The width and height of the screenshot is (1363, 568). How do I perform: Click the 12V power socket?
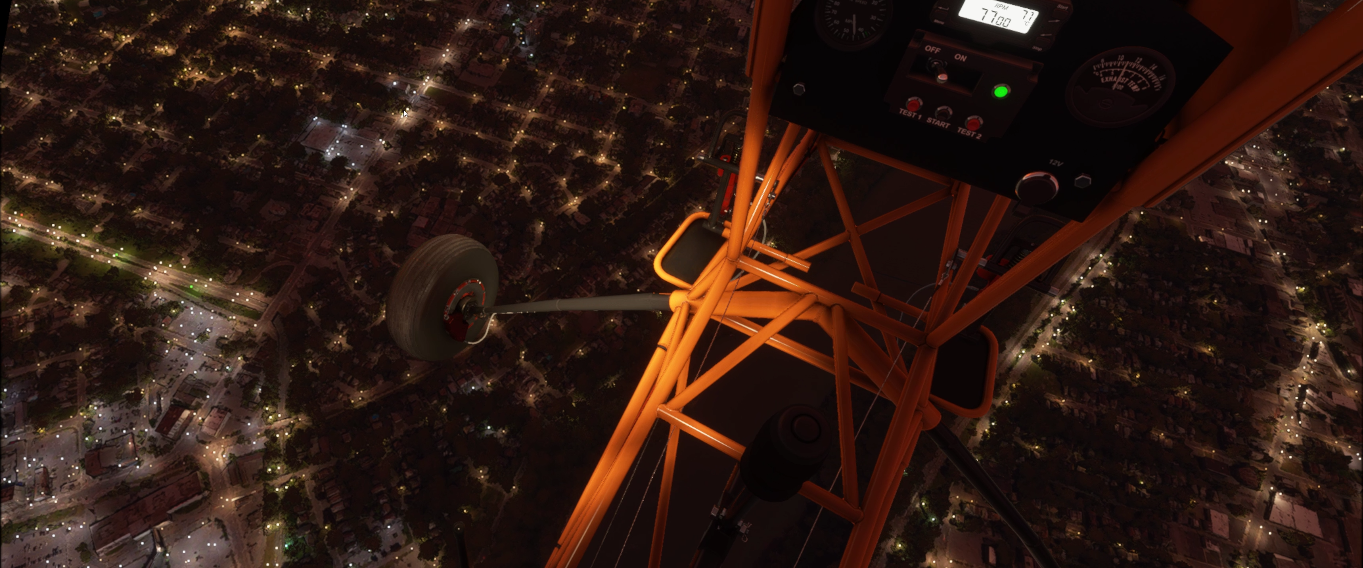(x=1037, y=187)
